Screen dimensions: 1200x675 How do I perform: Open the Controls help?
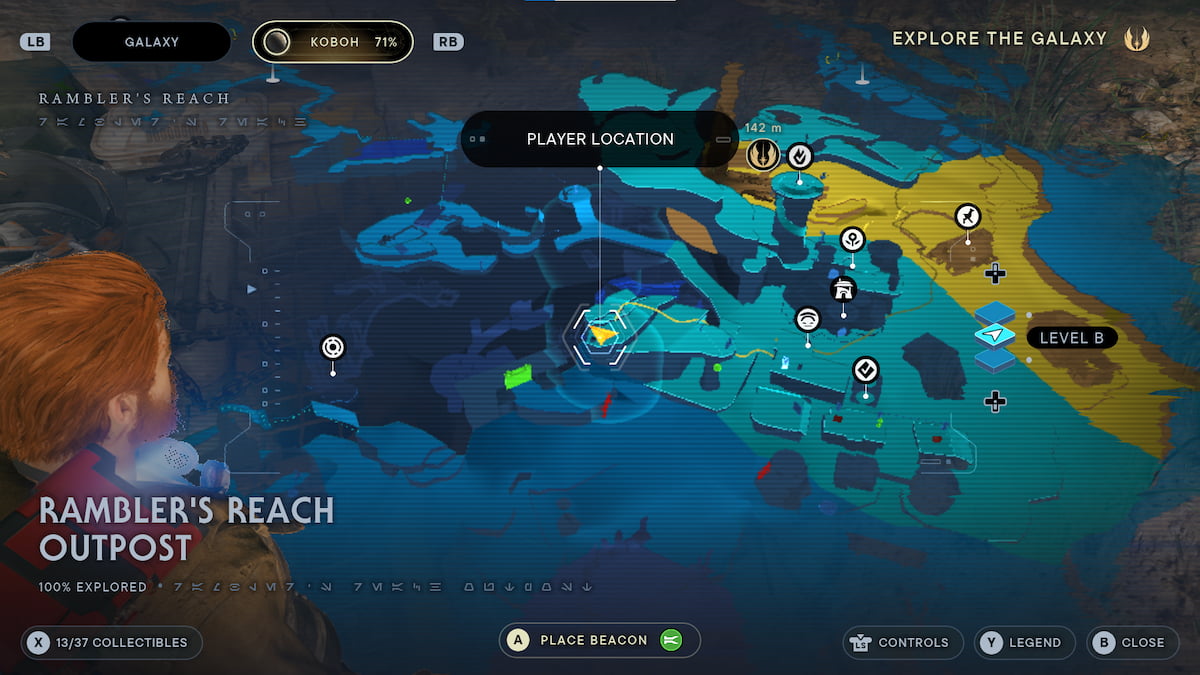(904, 643)
